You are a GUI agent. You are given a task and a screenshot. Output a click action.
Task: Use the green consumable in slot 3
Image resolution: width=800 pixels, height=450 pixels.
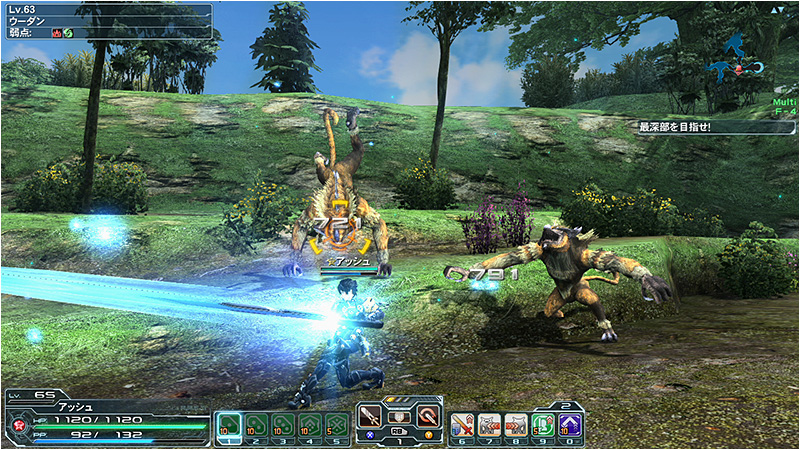(x=283, y=425)
